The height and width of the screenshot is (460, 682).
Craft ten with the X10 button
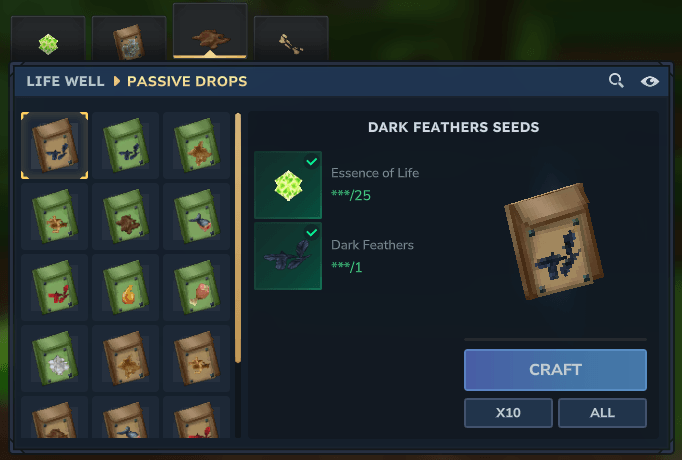(507, 412)
